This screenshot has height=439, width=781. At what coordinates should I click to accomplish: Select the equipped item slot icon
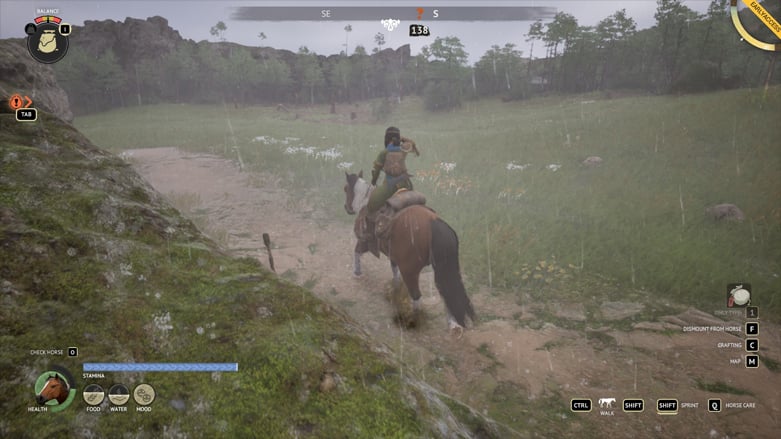tap(738, 295)
